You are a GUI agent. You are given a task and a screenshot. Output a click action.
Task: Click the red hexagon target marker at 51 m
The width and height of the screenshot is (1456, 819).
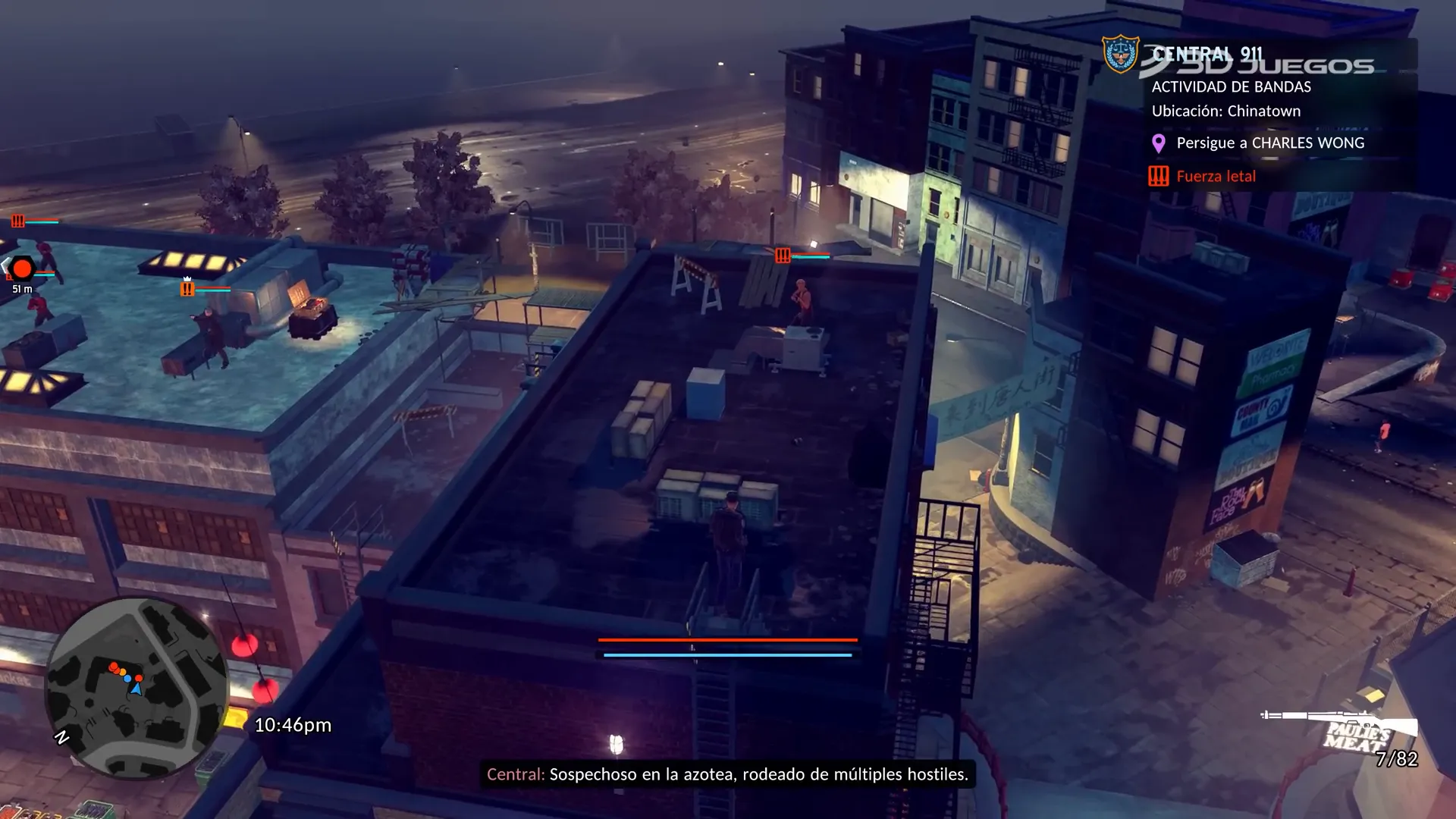pos(22,268)
